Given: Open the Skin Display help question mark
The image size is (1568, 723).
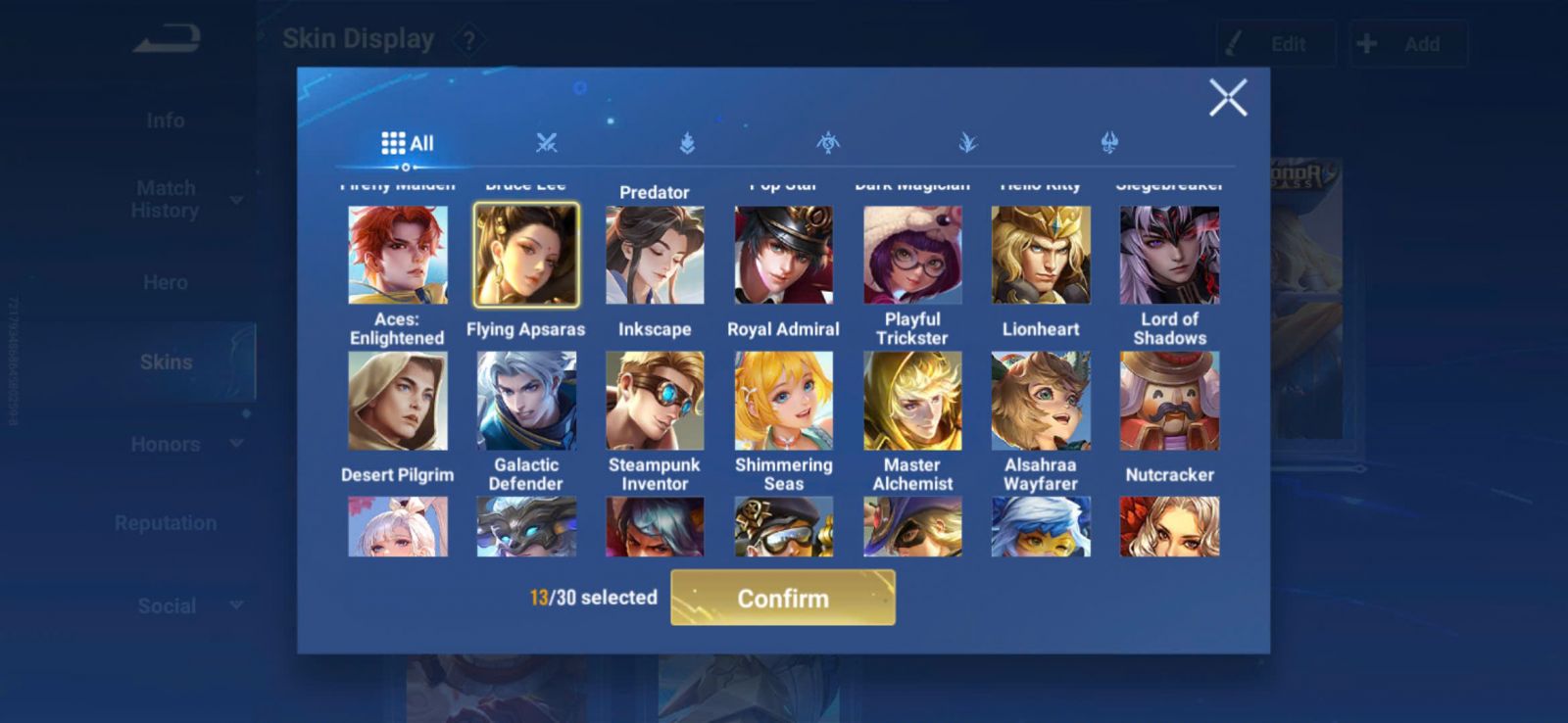Looking at the screenshot, I should tap(469, 41).
